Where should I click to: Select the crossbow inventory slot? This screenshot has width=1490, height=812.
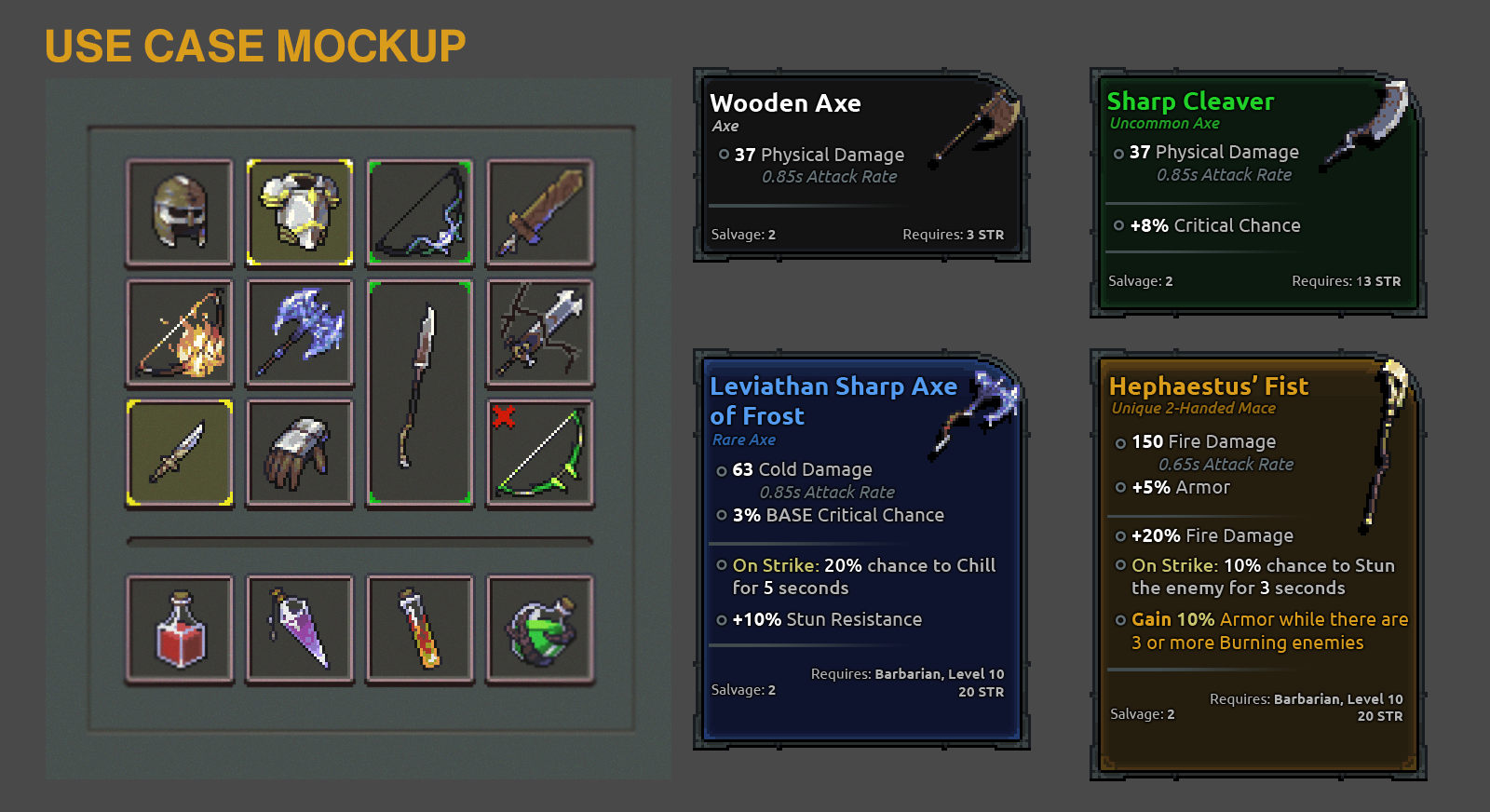540,332
